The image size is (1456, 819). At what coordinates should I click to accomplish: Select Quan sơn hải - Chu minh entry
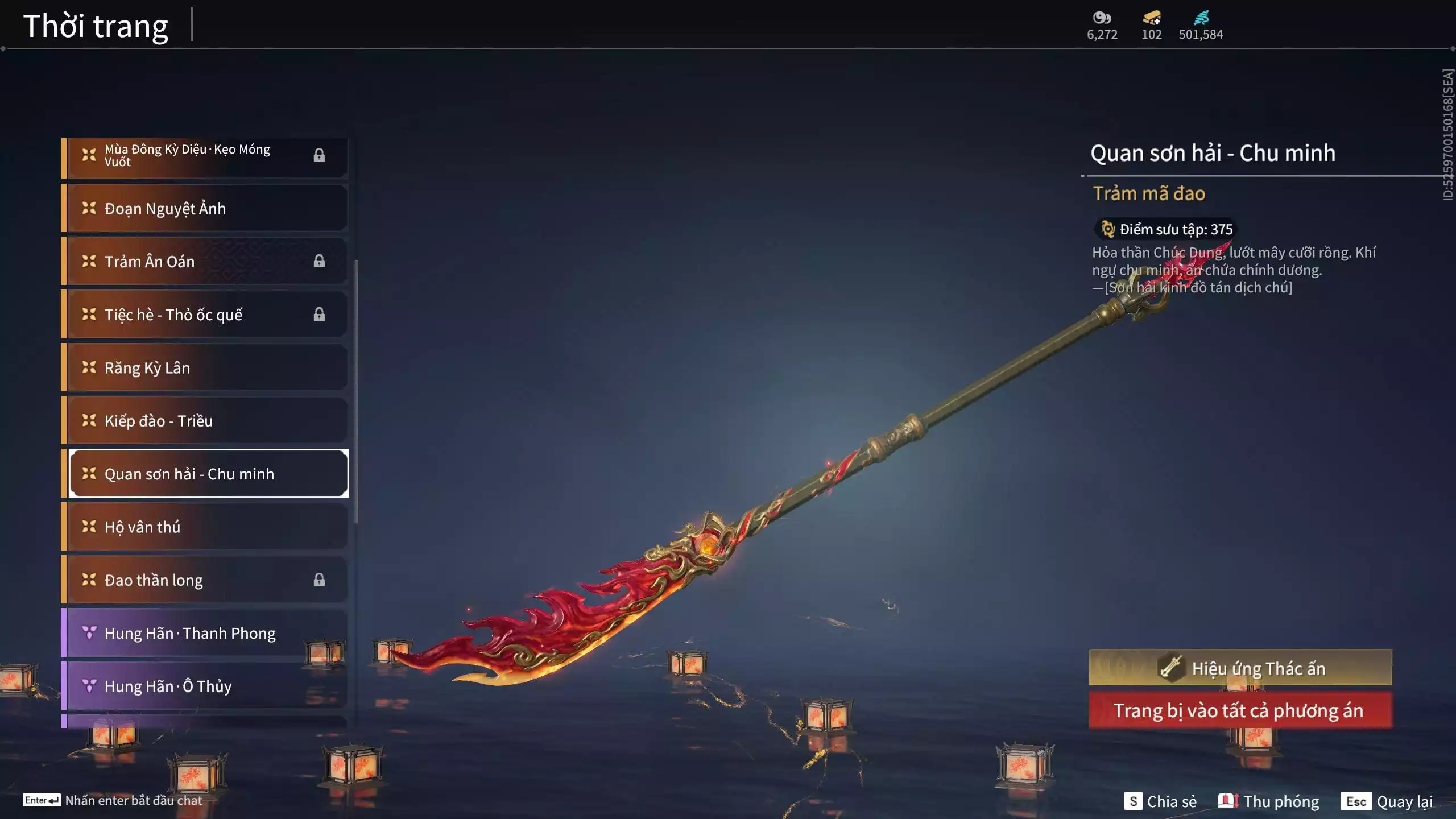coord(208,474)
